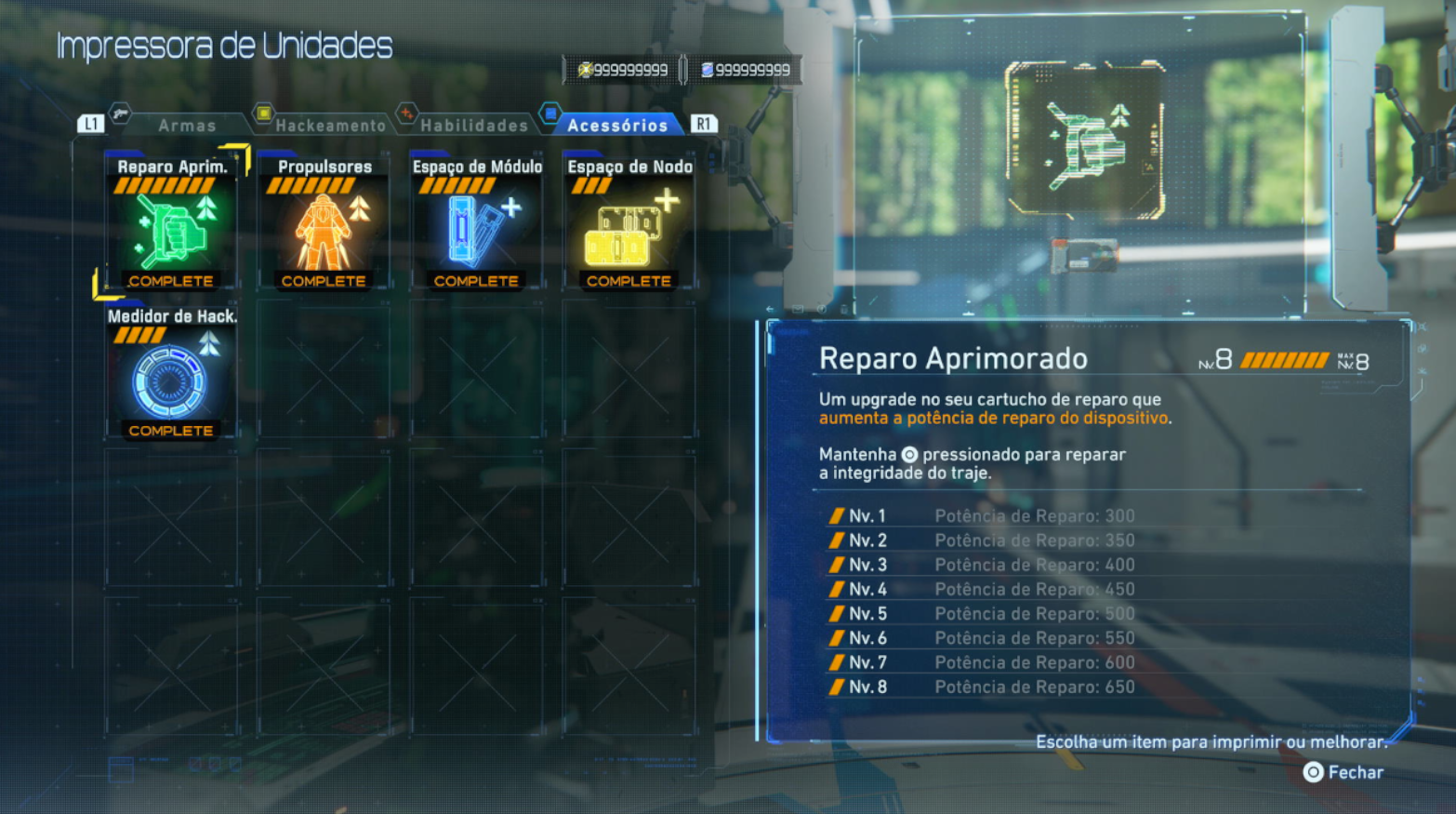Choose the Medidor de Hack. tile

[171, 374]
